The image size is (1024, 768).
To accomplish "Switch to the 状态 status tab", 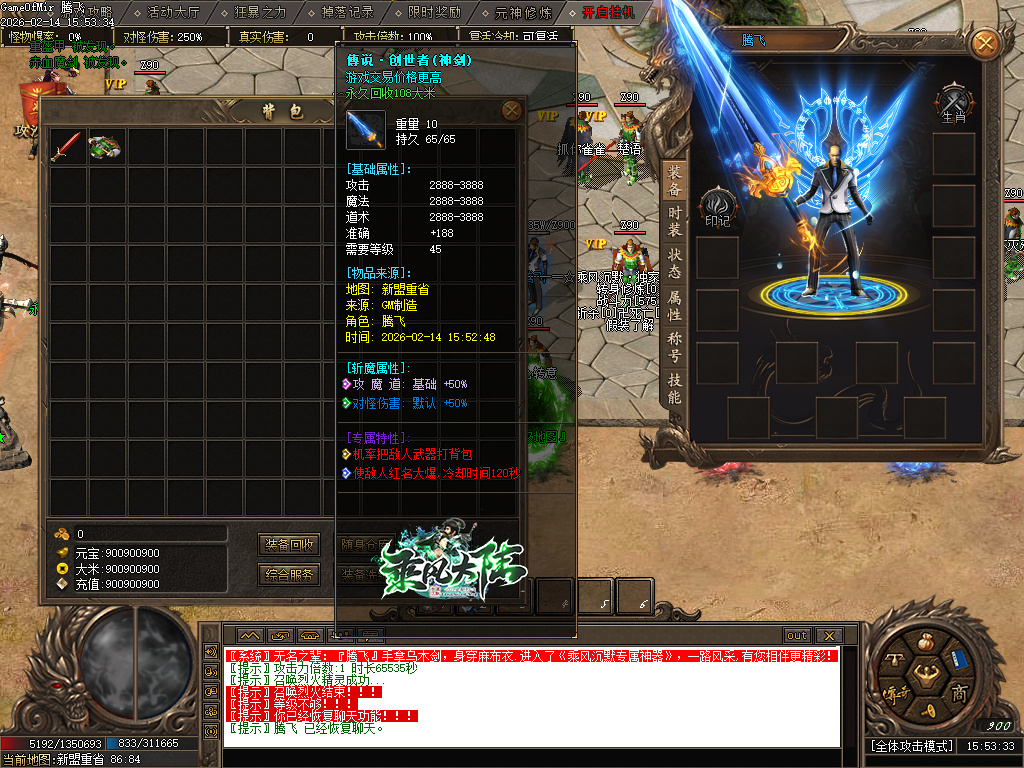I will pyautogui.click(x=675, y=263).
